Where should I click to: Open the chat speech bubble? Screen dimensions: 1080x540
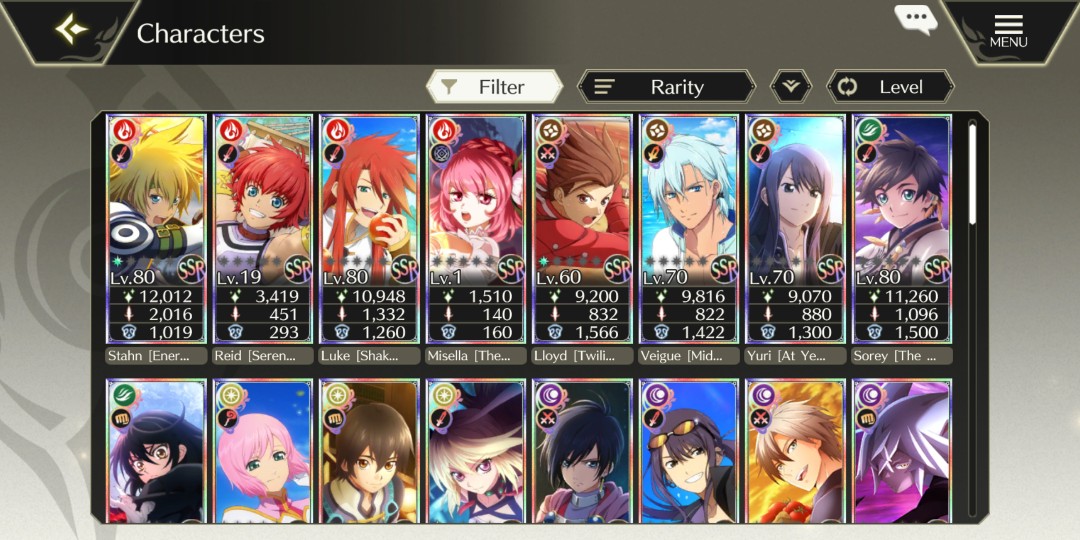click(914, 19)
